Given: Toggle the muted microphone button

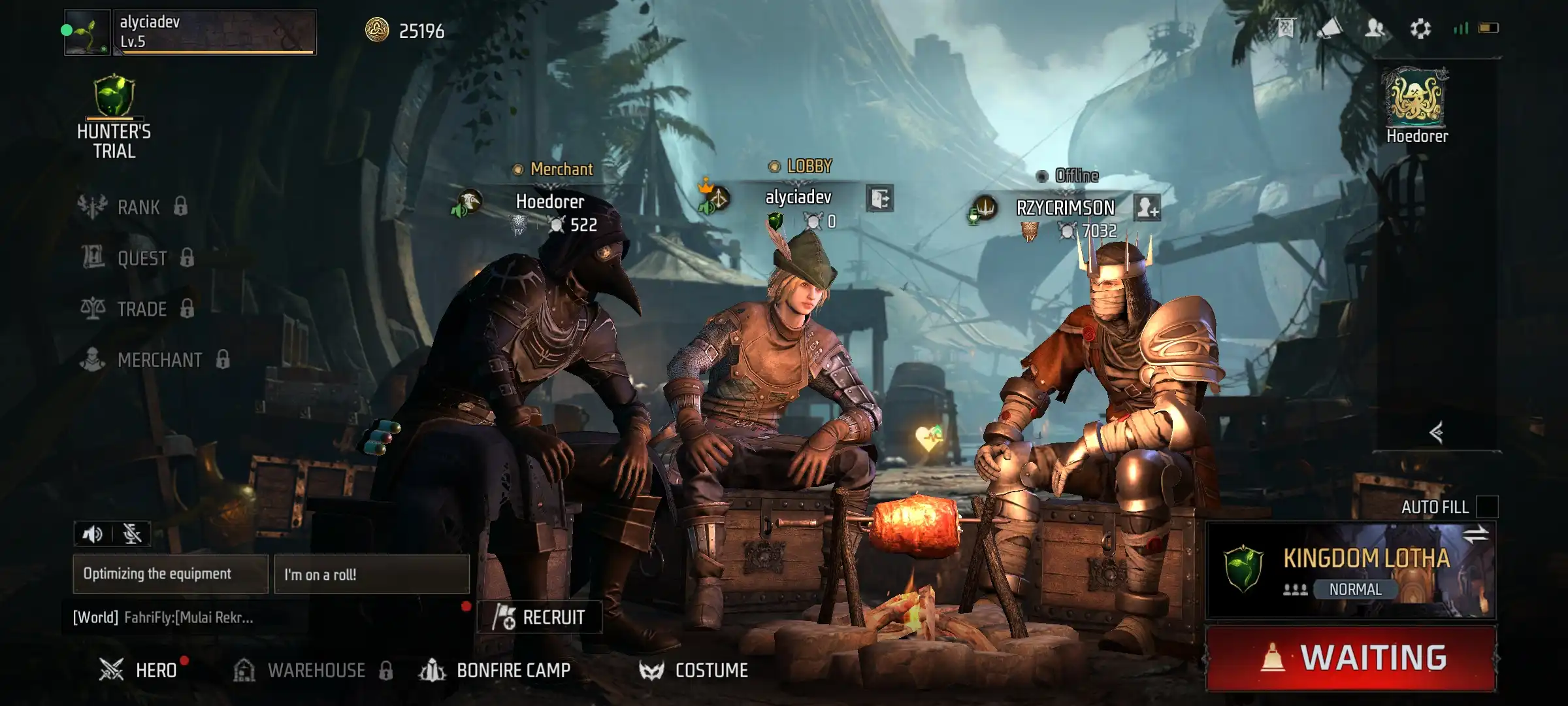Looking at the screenshot, I should (x=132, y=534).
